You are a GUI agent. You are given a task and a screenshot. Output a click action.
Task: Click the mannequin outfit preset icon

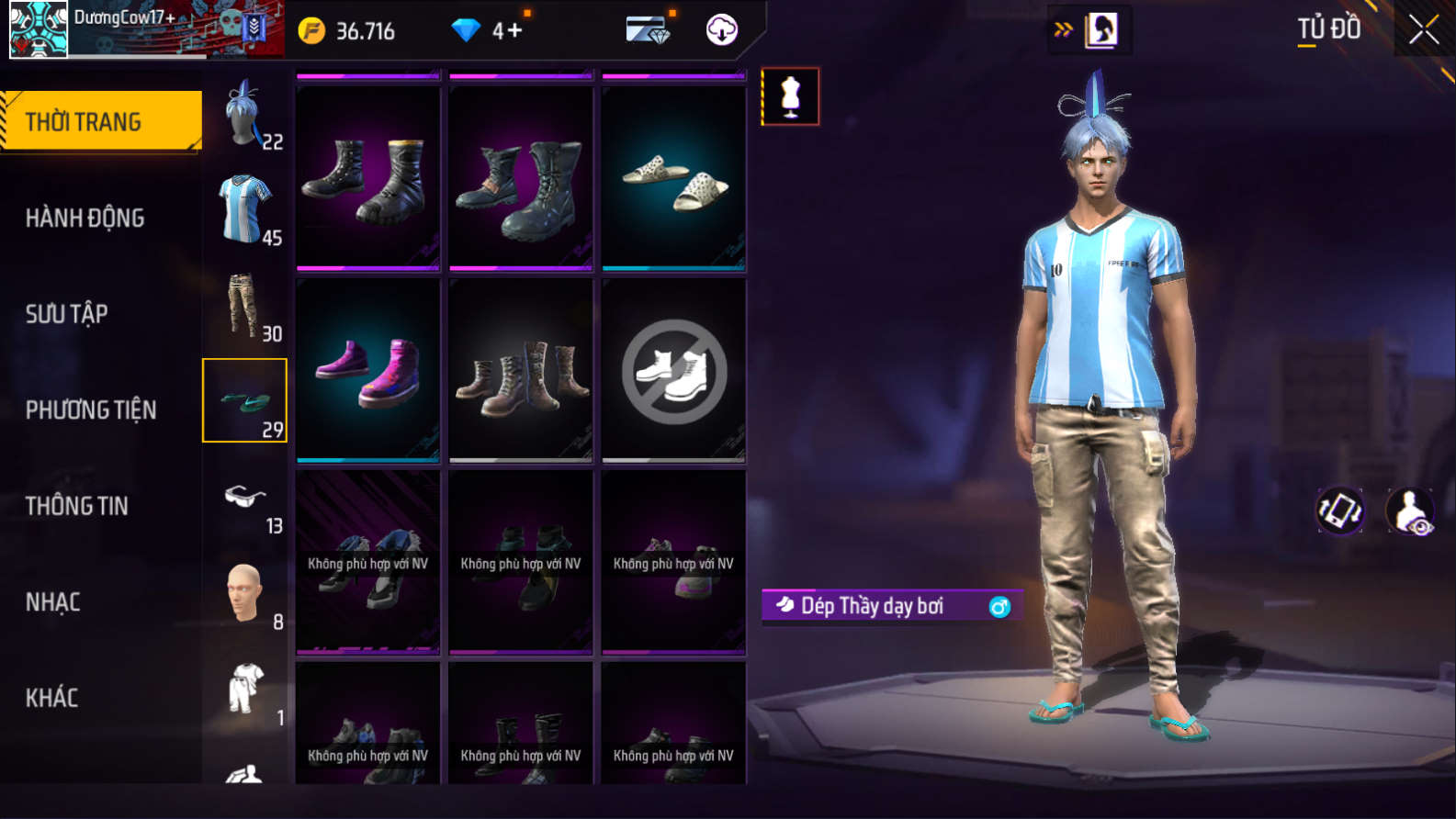(790, 96)
